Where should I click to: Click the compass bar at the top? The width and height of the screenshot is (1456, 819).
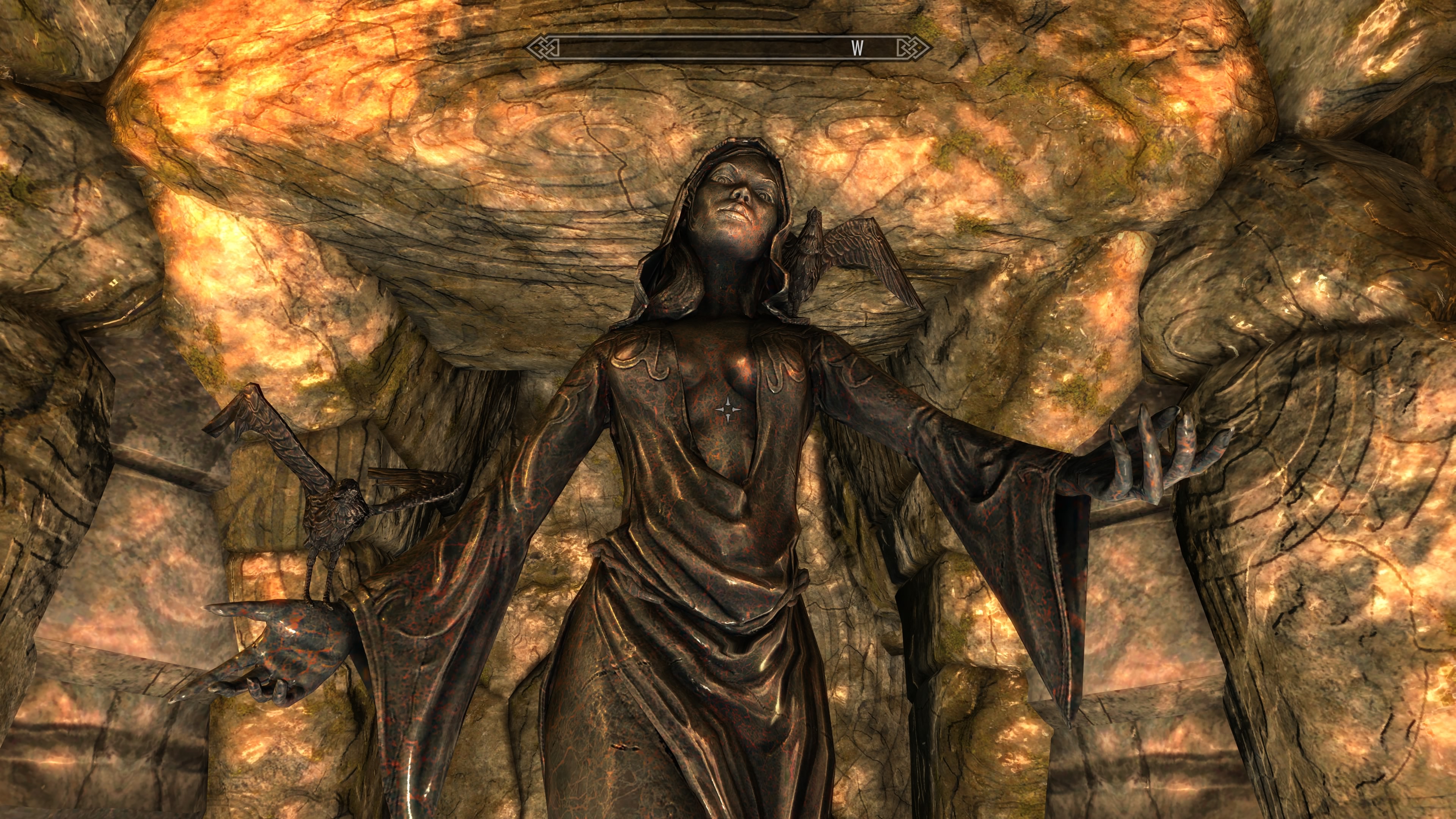[x=728, y=49]
